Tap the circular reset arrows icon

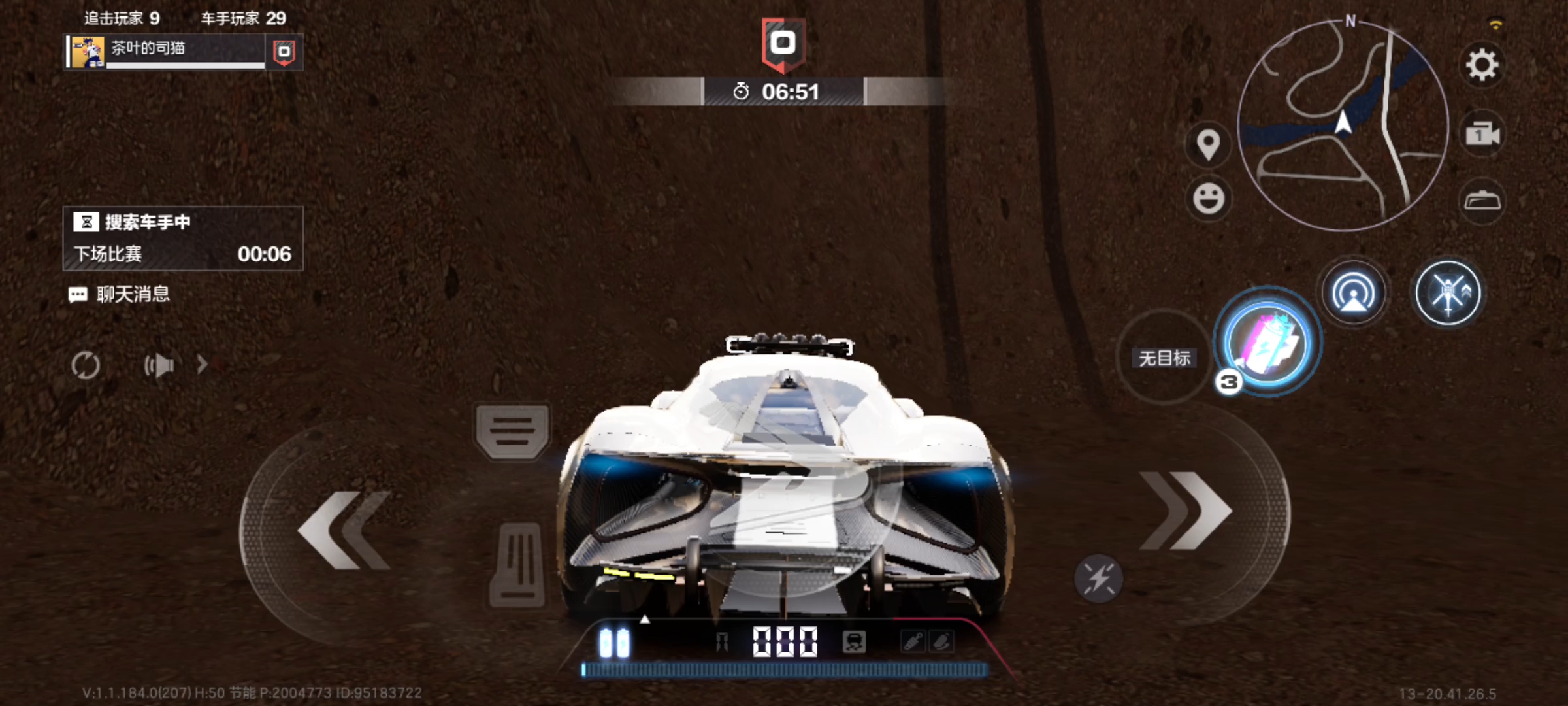[x=86, y=365]
